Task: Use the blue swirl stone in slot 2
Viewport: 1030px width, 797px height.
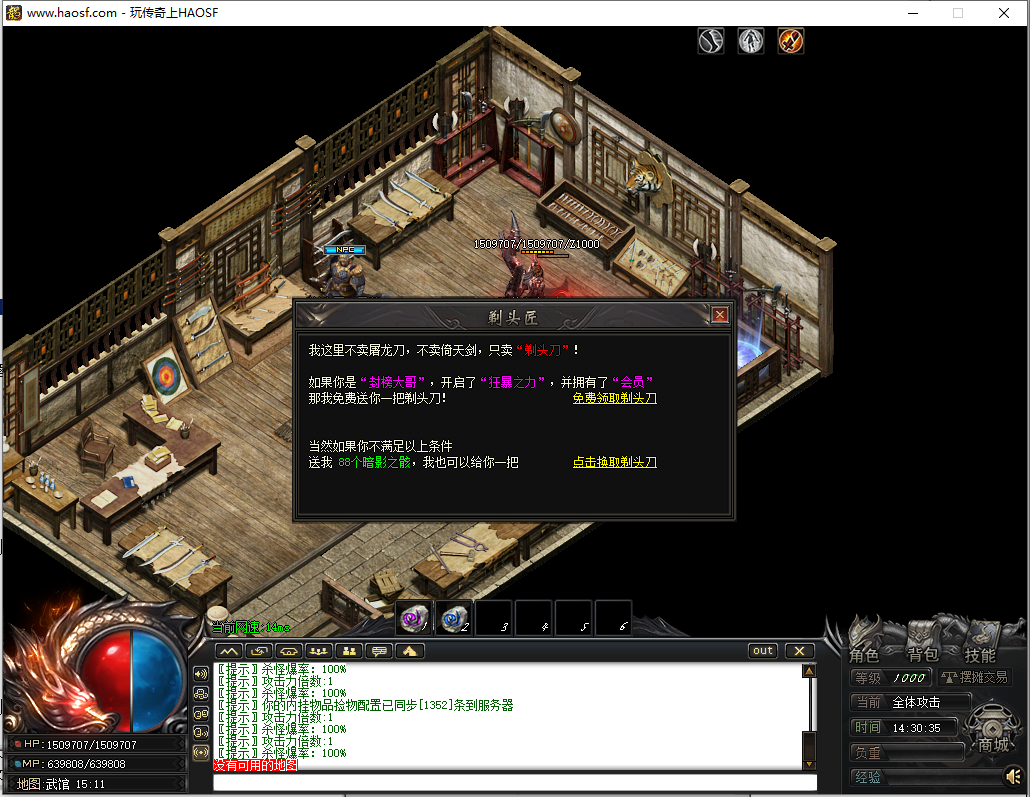Action: click(454, 619)
